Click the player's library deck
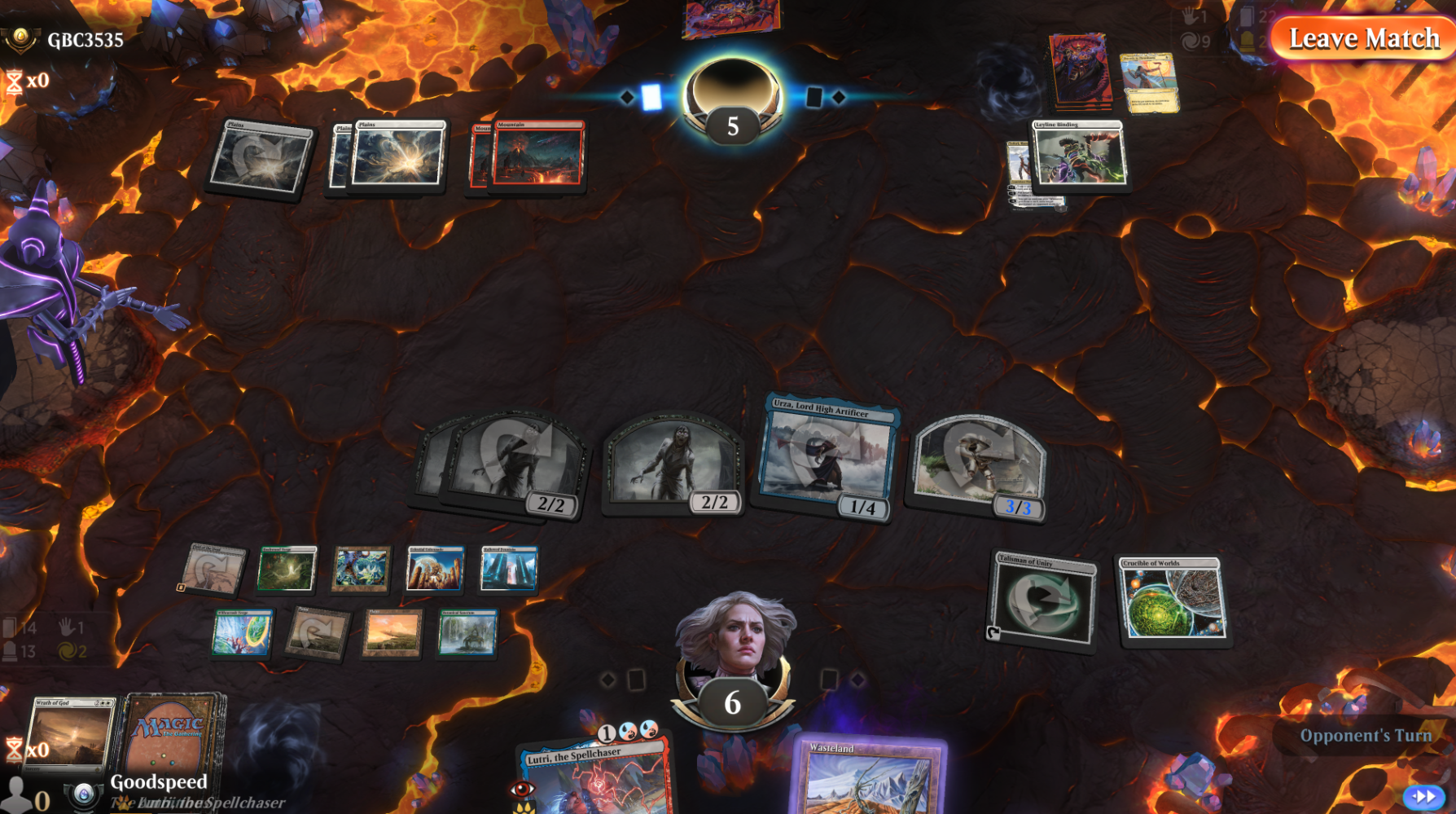The image size is (1456, 814). point(170,732)
